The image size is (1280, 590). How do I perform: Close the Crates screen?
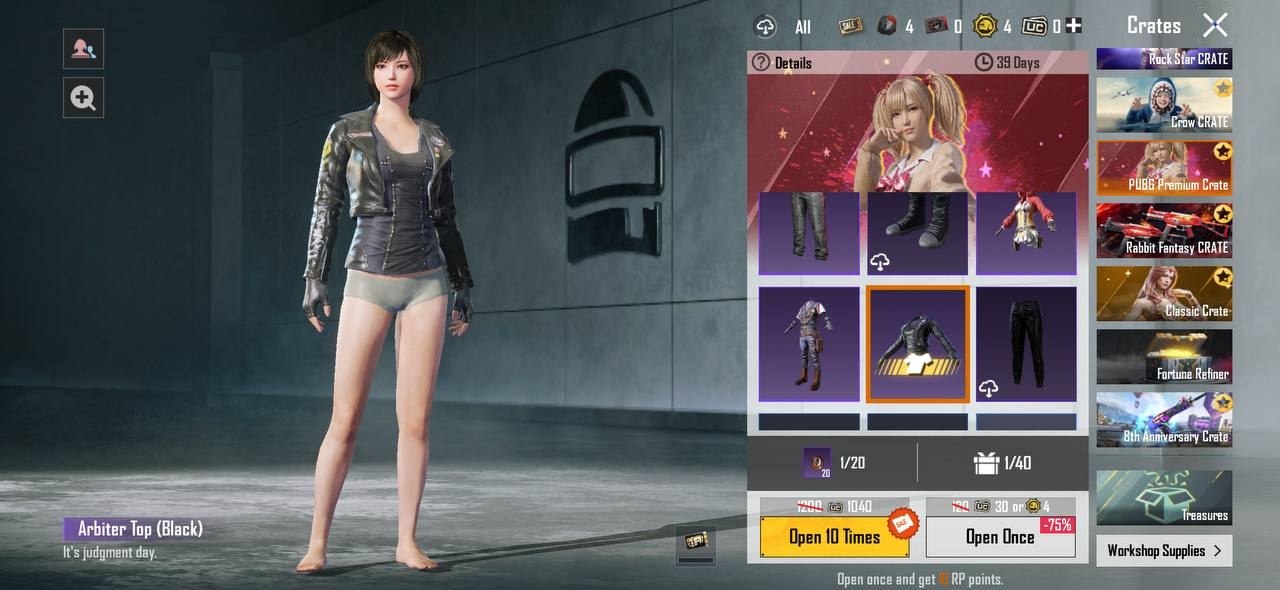point(1215,25)
